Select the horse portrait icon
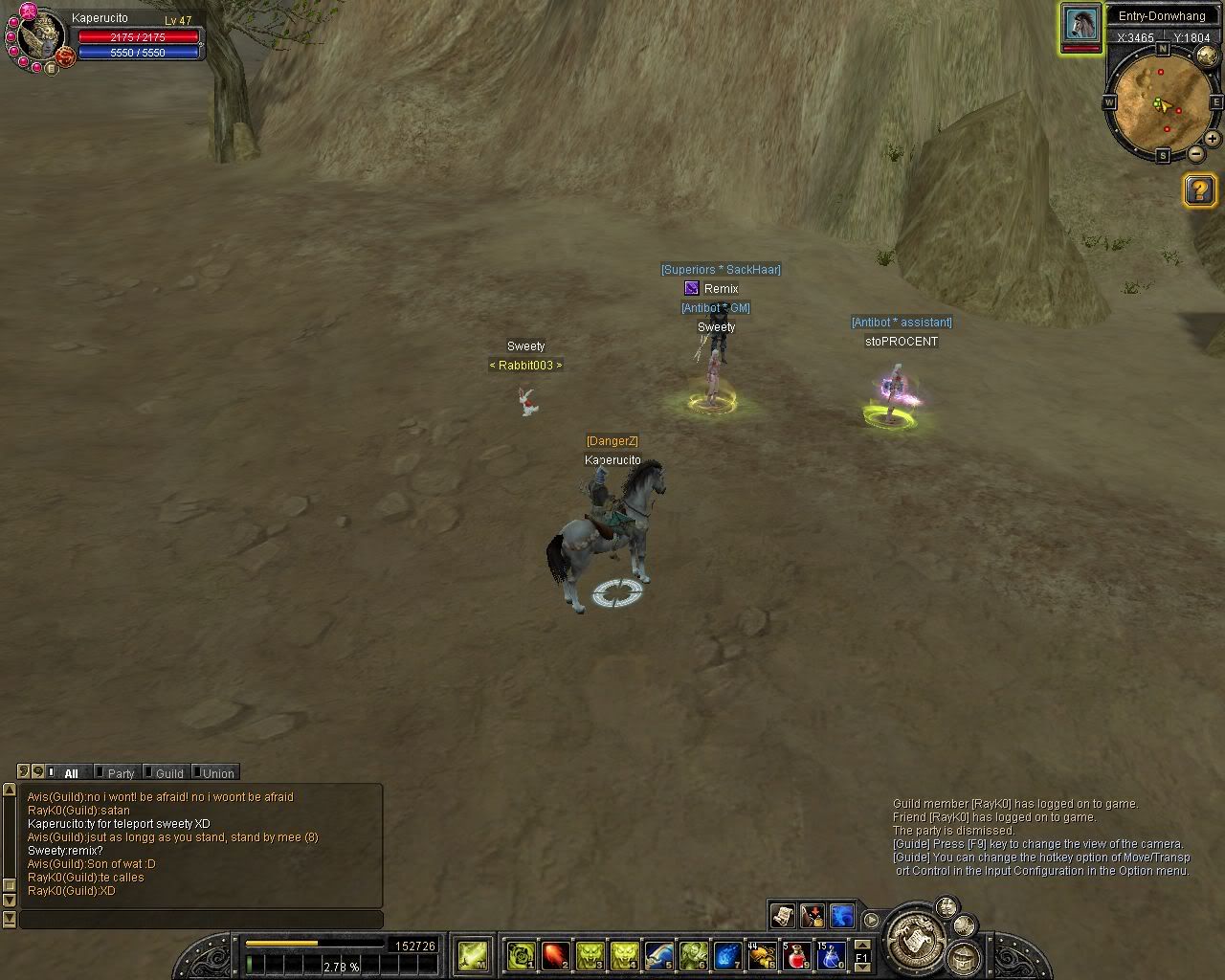Screen dimensions: 1225x980 [x=1080, y=24]
